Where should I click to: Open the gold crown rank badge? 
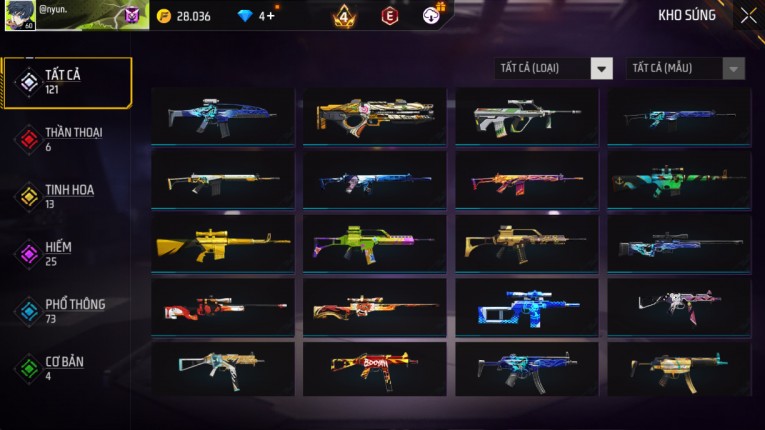point(344,16)
